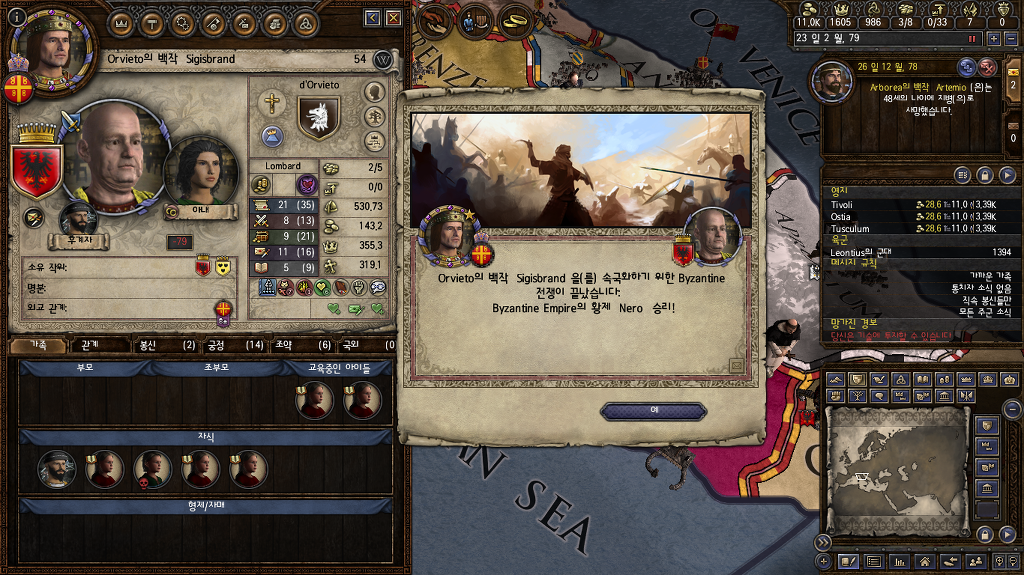The height and width of the screenshot is (575, 1024).
Task: Decrease game speed with the minus button
Action: point(1011,38)
